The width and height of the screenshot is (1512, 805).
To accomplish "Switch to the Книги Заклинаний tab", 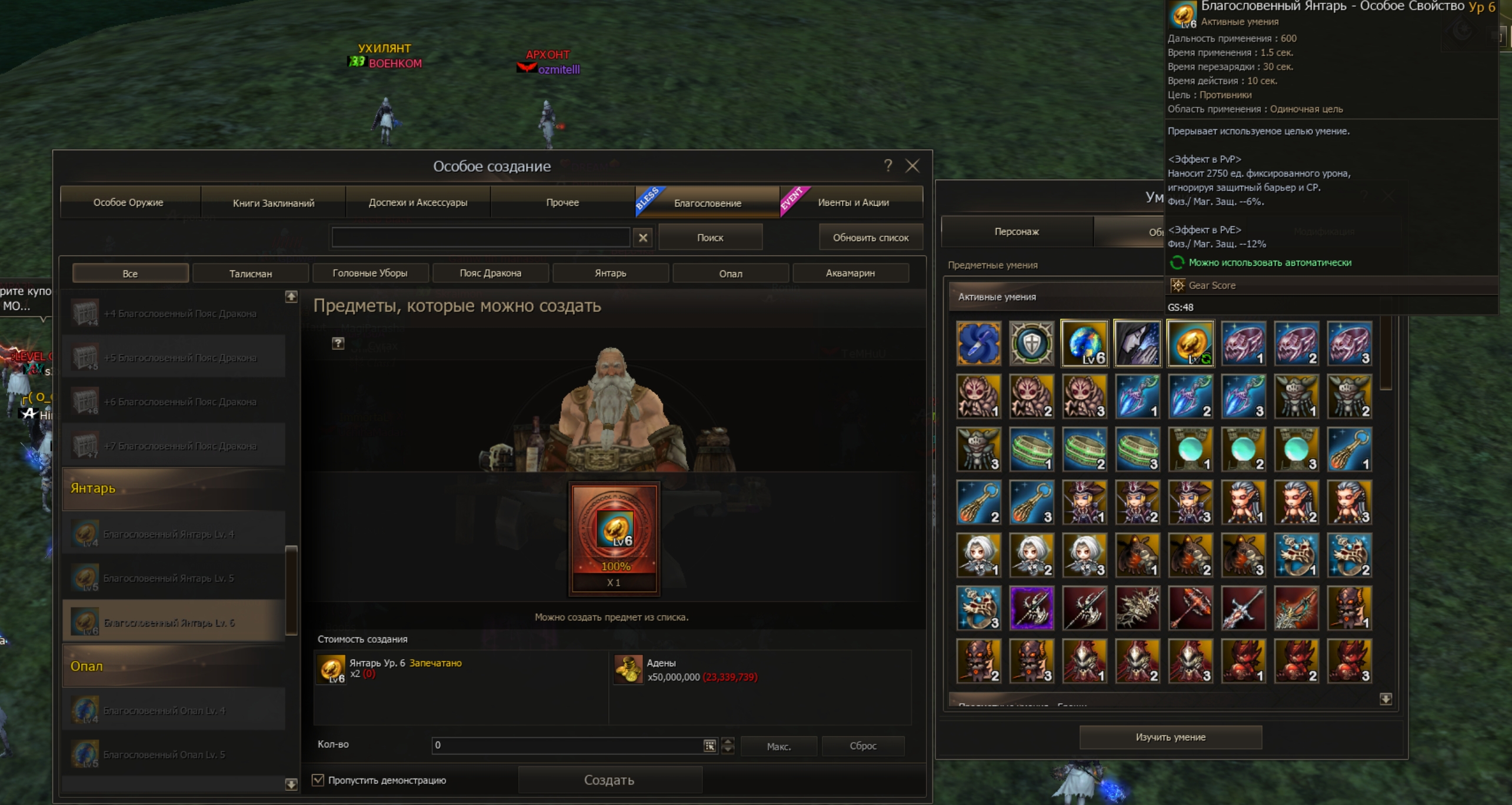I will (x=274, y=203).
